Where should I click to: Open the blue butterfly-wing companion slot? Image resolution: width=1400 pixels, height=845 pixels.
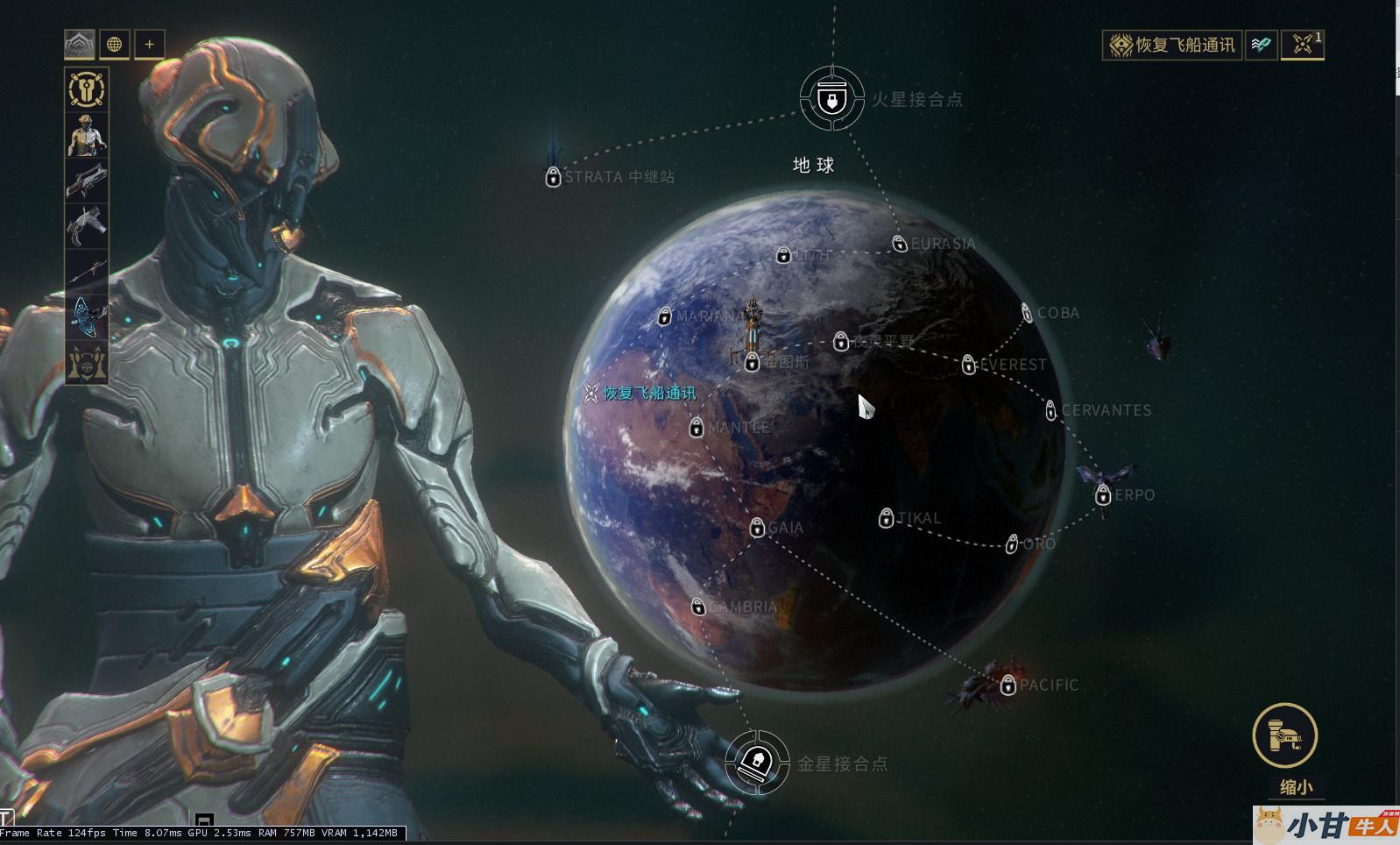pyautogui.click(x=87, y=317)
